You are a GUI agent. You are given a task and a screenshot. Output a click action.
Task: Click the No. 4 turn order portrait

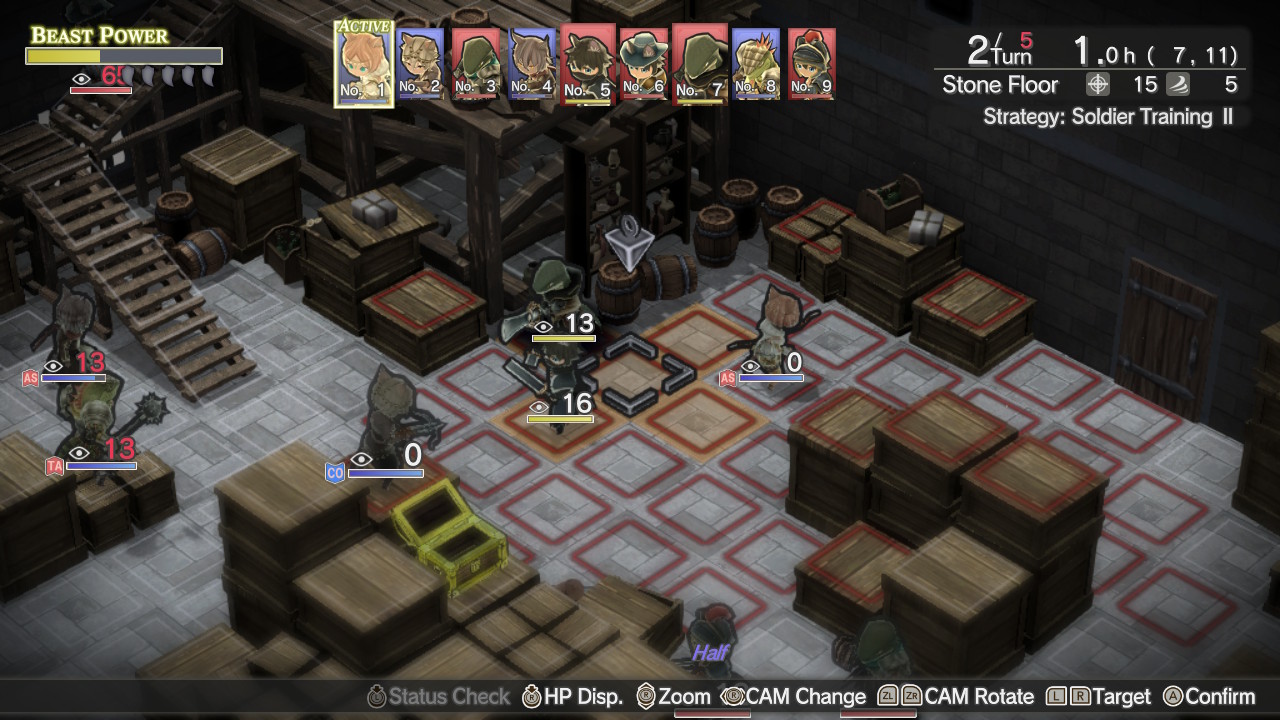coord(531,63)
